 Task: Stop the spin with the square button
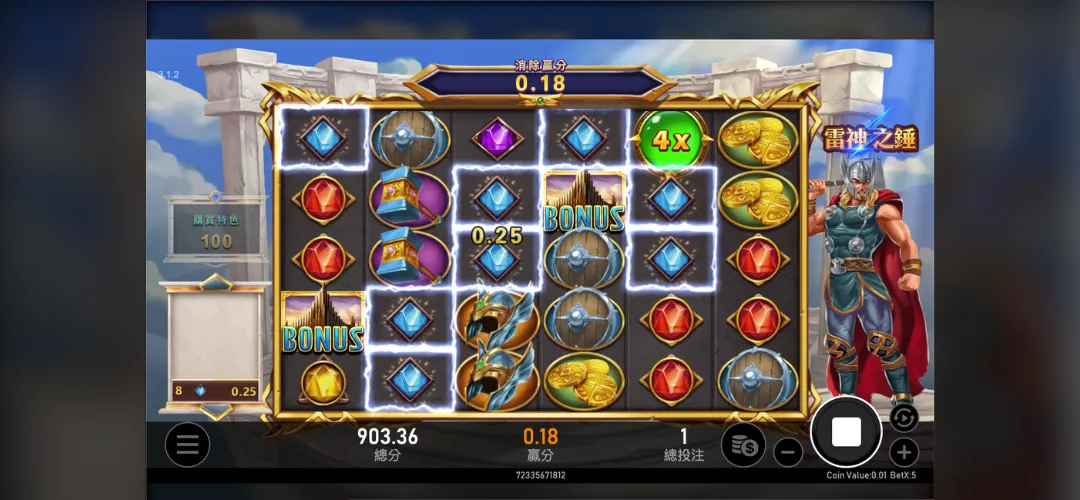pyautogui.click(x=846, y=432)
